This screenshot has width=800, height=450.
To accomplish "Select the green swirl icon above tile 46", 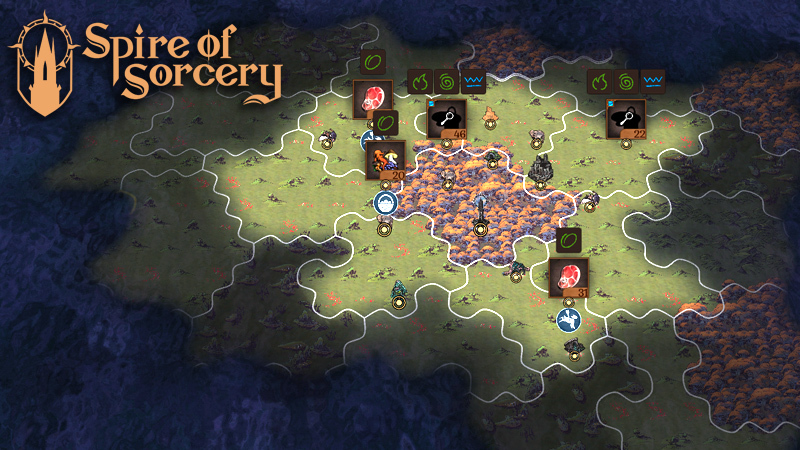I will click(x=446, y=80).
